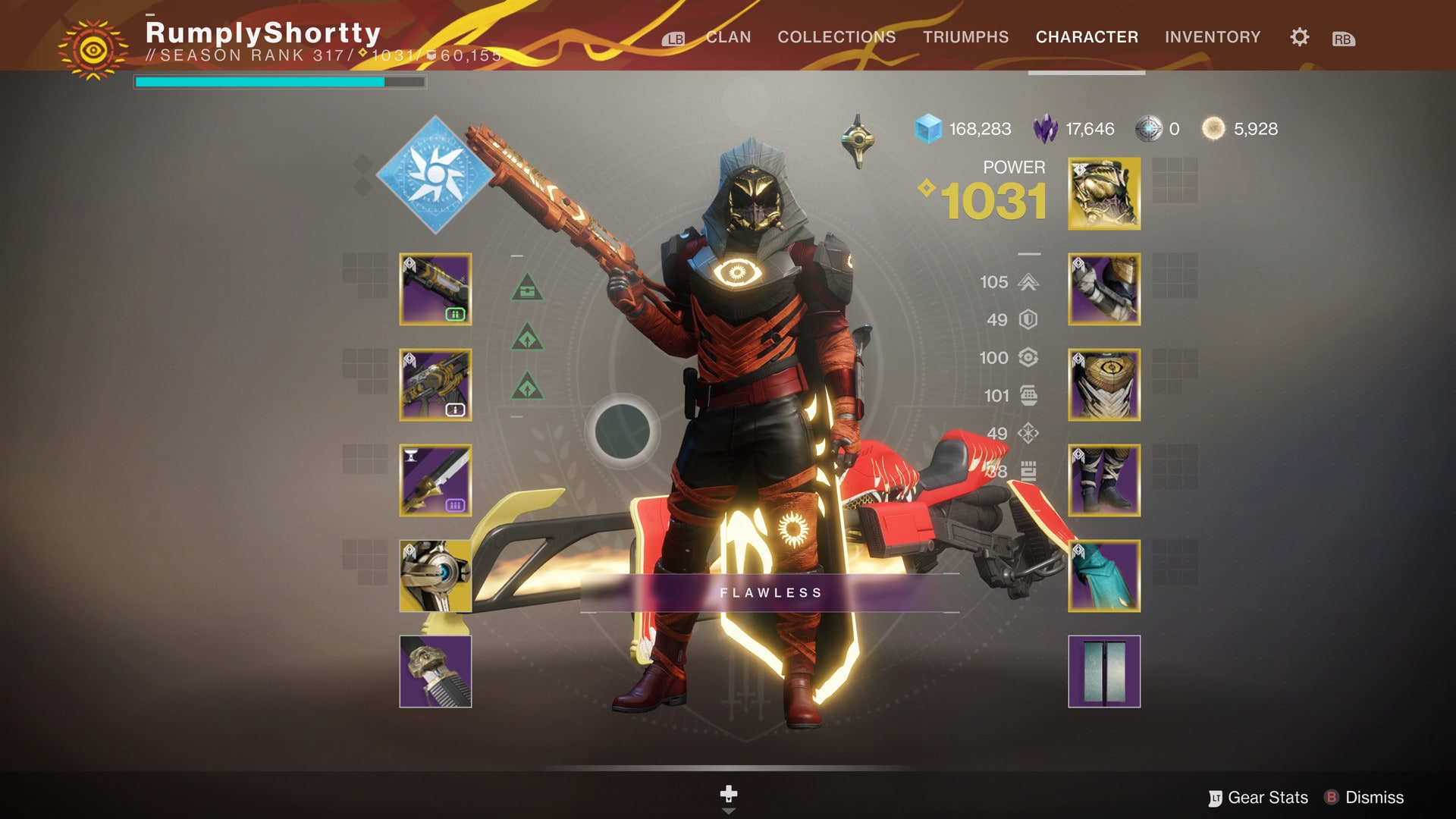Screen dimensions: 1456x819
Task: Select the emblem slot below the cloak
Action: tap(1104, 672)
